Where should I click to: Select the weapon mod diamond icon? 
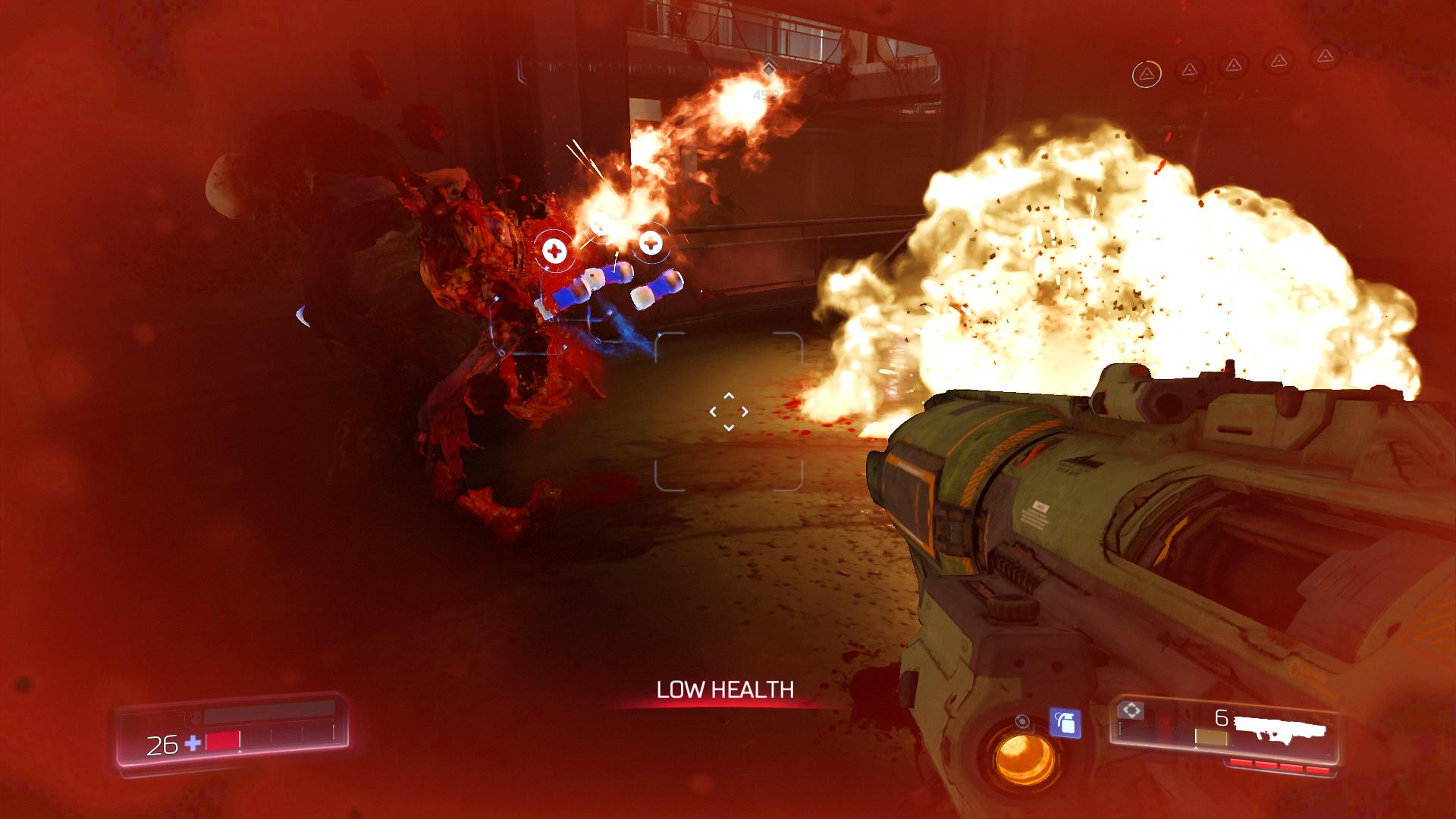pyautogui.click(x=1131, y=711)
